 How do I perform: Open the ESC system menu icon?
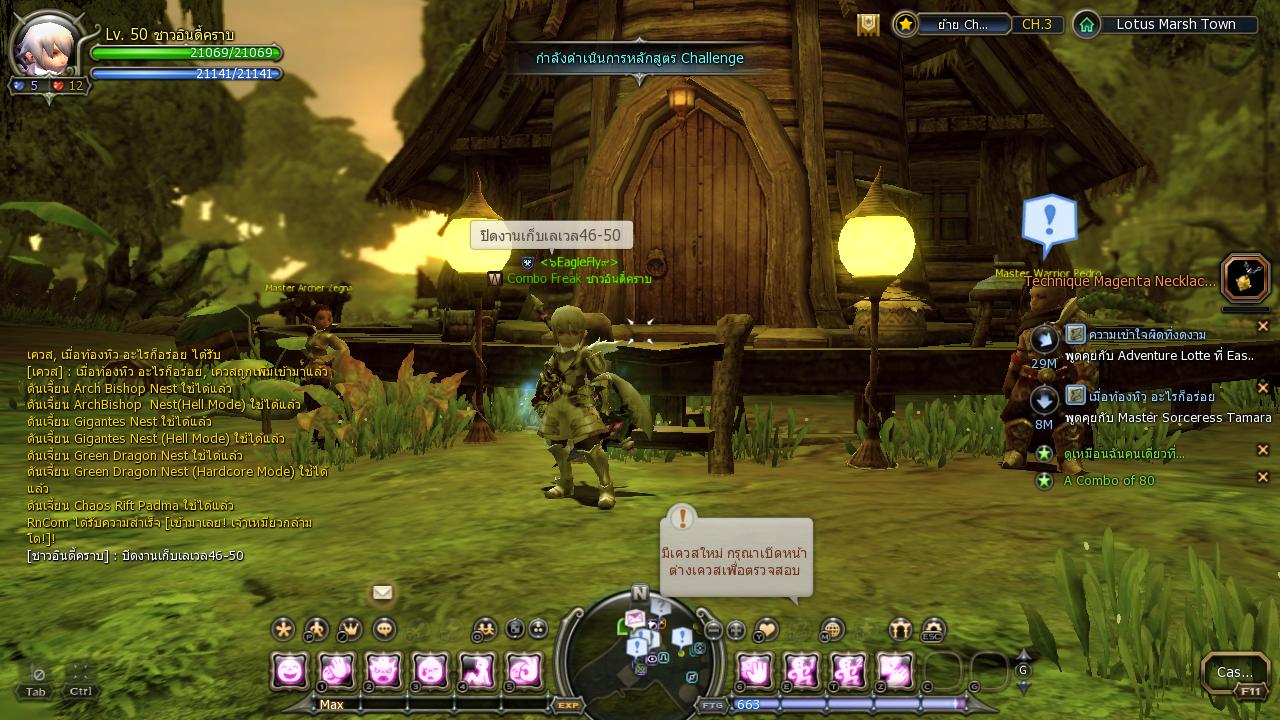[932, 629]
